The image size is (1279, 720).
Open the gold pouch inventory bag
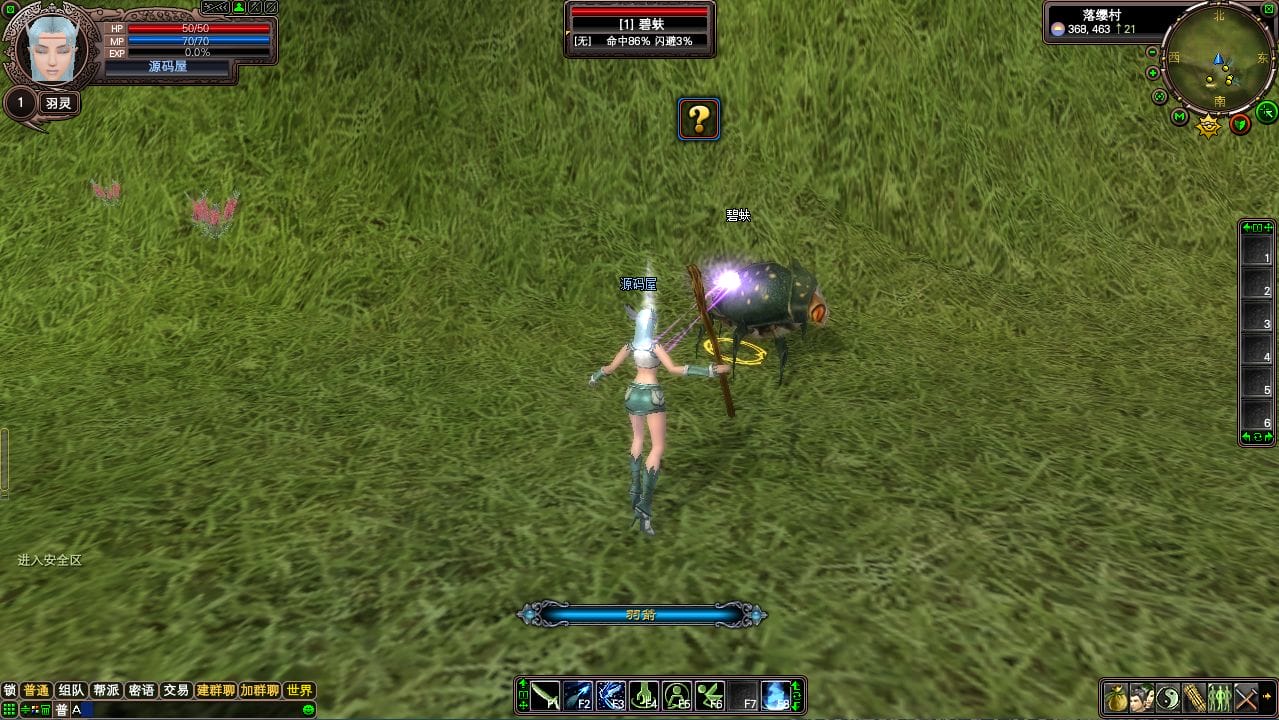tap(1116, 697)
